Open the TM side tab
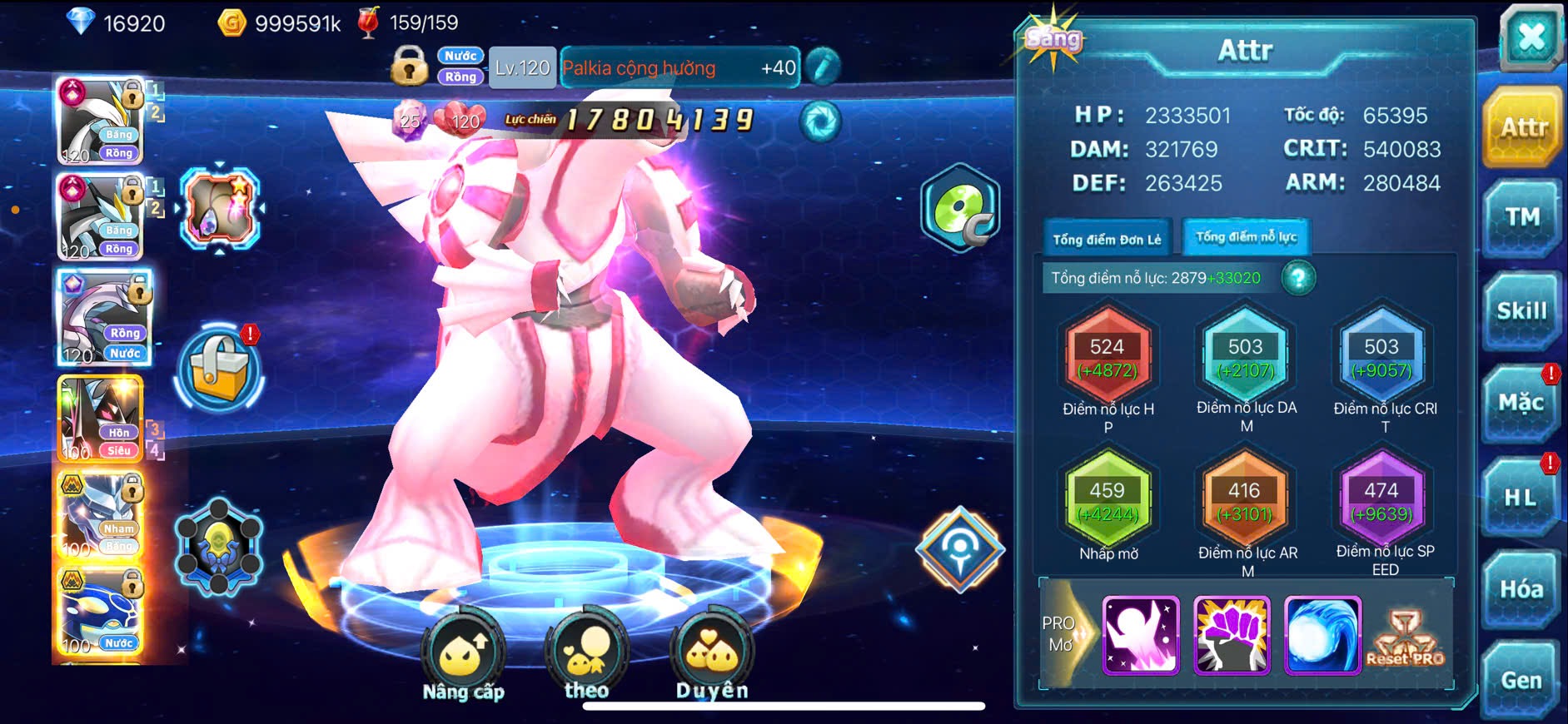1568x724 pixels. pyautogui.click(x=1521, y=218)
